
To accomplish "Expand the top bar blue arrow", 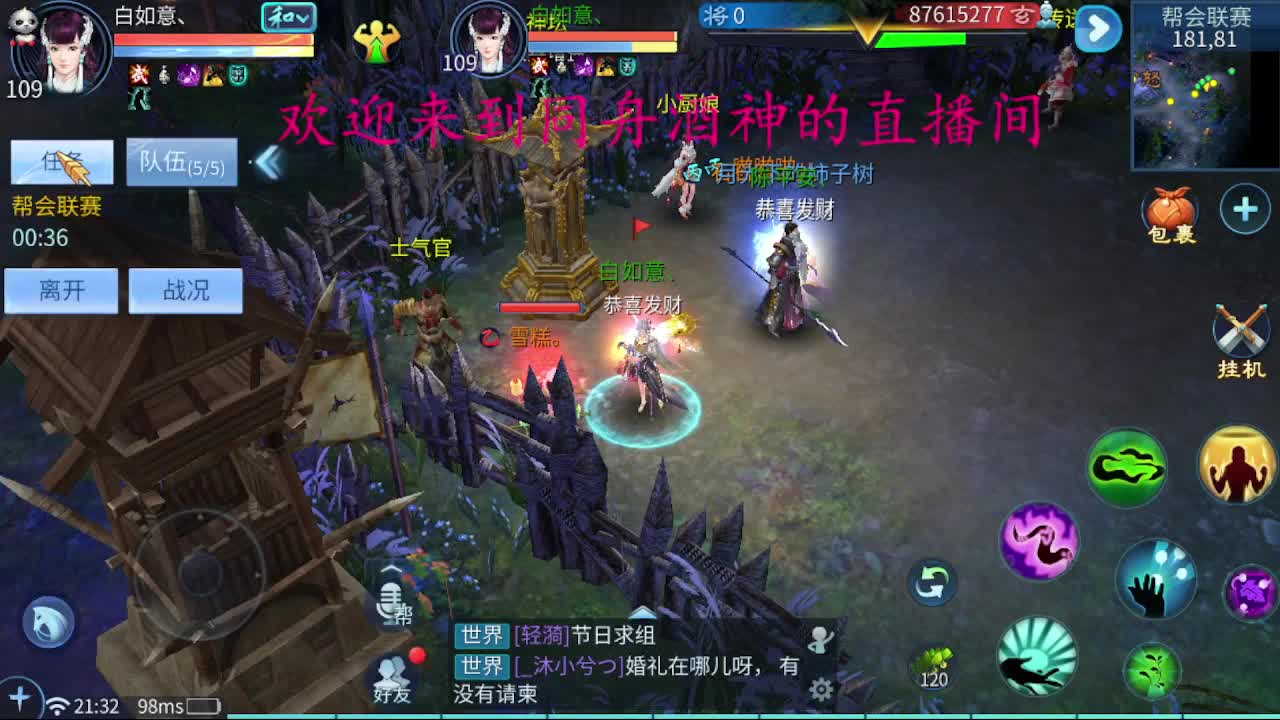I will pyautogui.click(x=1097, y=30).
